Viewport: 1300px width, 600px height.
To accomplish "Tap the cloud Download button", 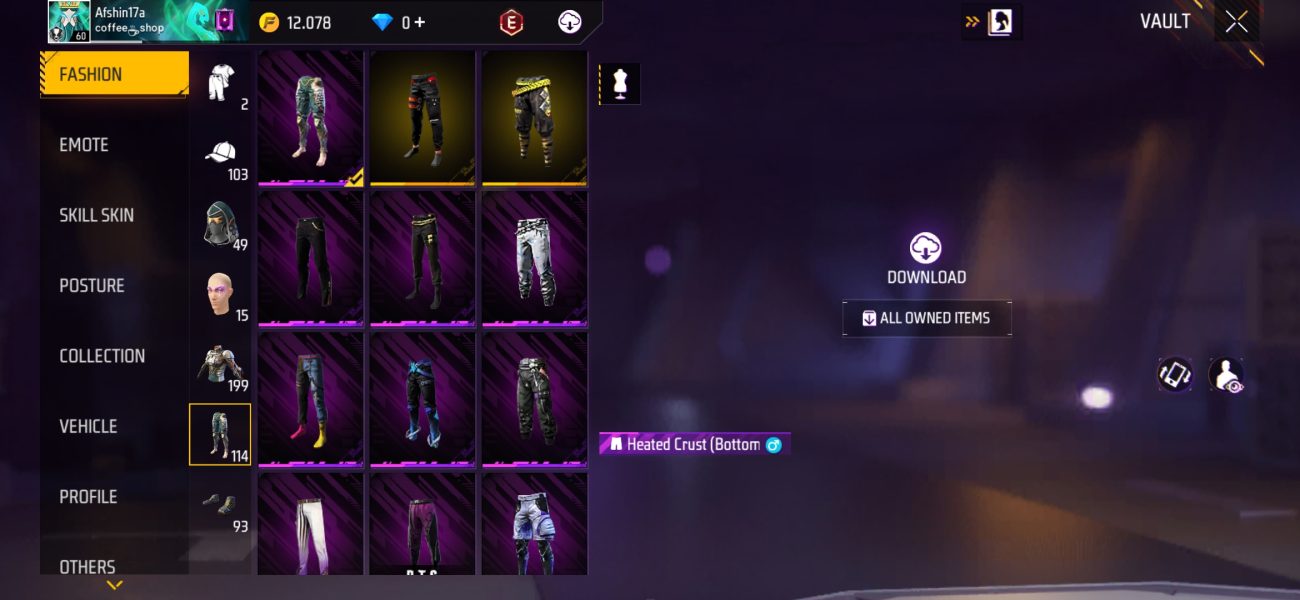I will 926,249.
